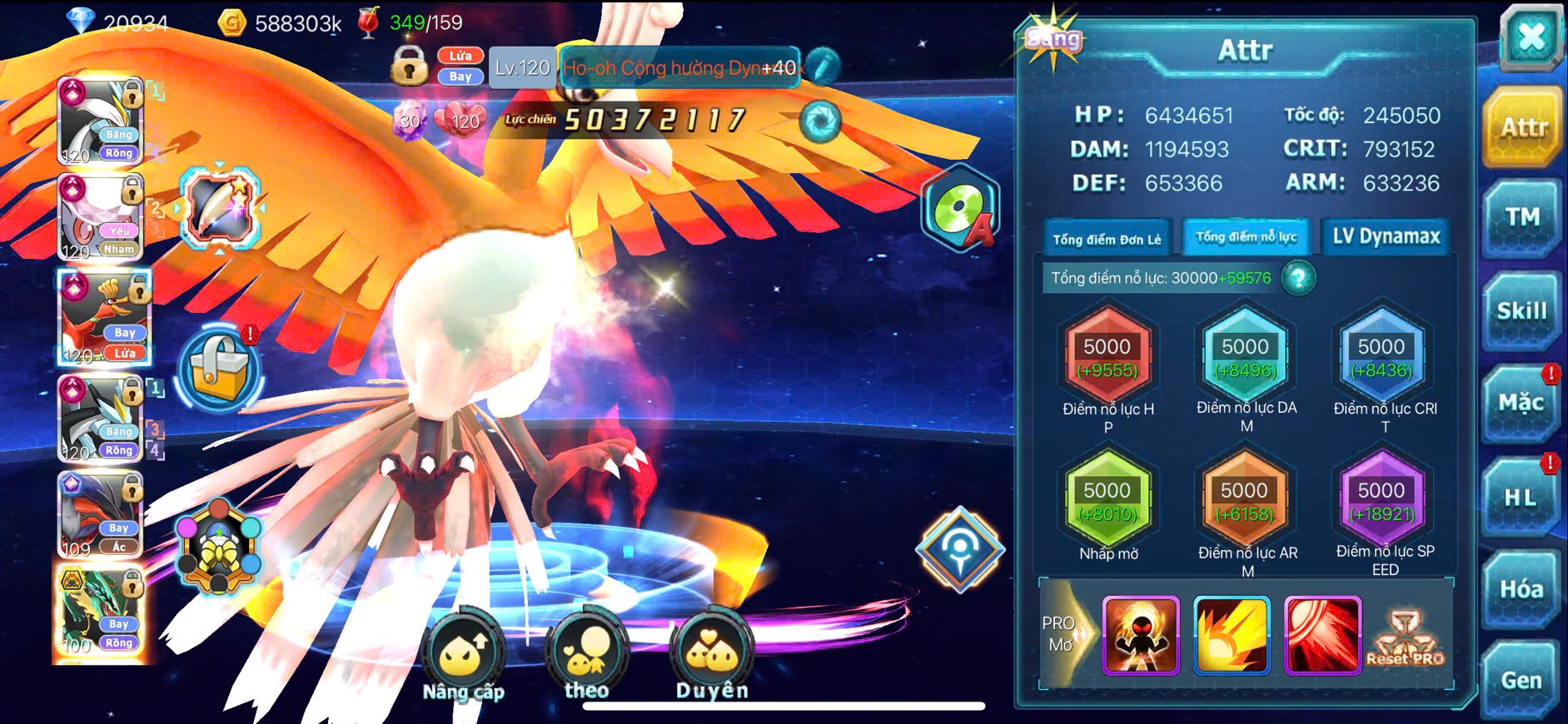Select the red HP effort points hexagon
Screen dimensions: 1568x724
click(x=1107, y=357)
